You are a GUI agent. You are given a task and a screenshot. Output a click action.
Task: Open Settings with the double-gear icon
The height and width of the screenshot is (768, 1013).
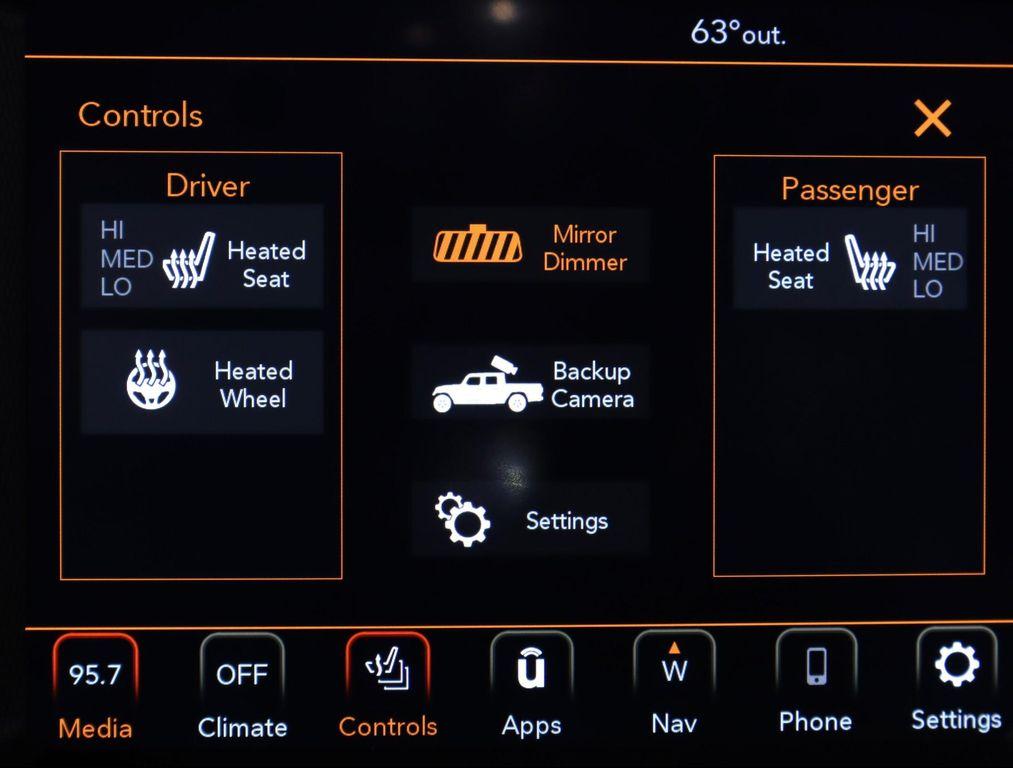point(531,520)
